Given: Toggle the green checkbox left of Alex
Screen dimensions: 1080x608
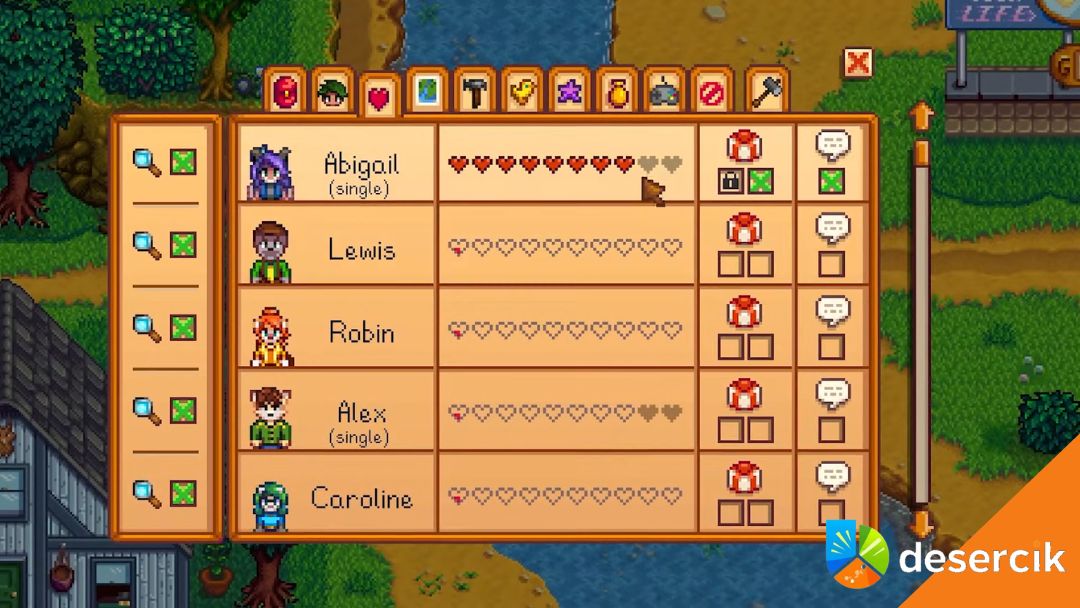Looking at the screenshot, I should pyautogui.click(x=183, y=410).
